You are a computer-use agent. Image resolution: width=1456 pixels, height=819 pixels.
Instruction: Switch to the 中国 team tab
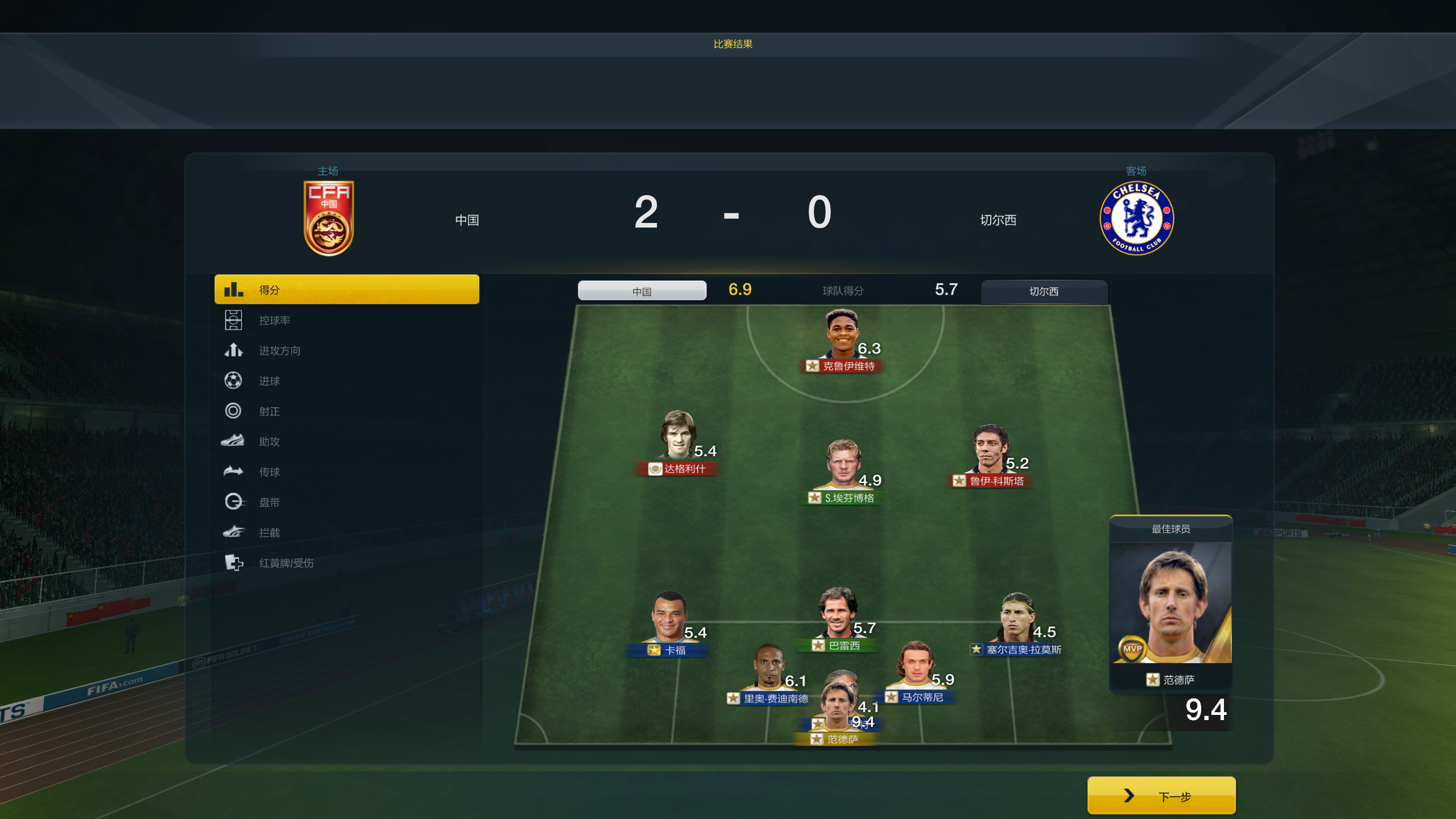click(x=642, y=291)
